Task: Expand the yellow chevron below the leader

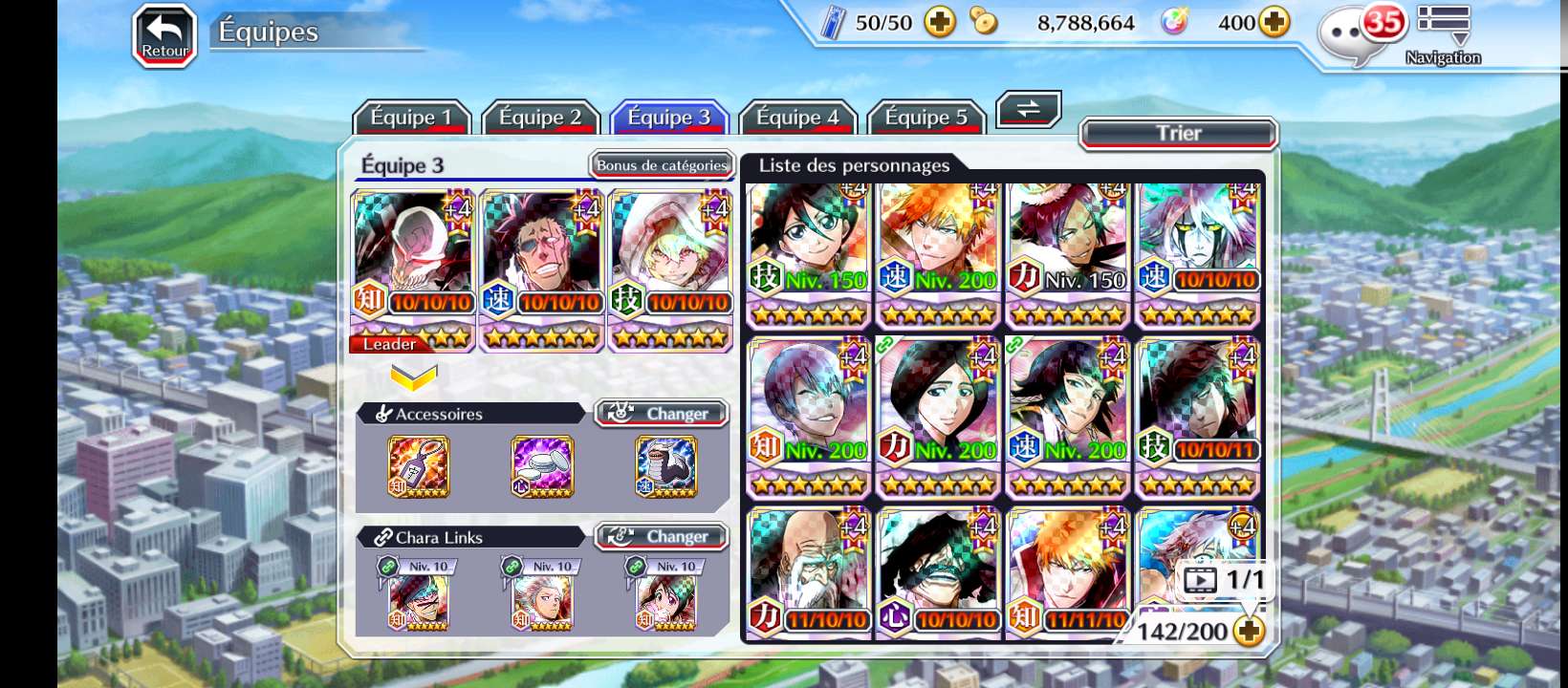Action: [413, 377]
